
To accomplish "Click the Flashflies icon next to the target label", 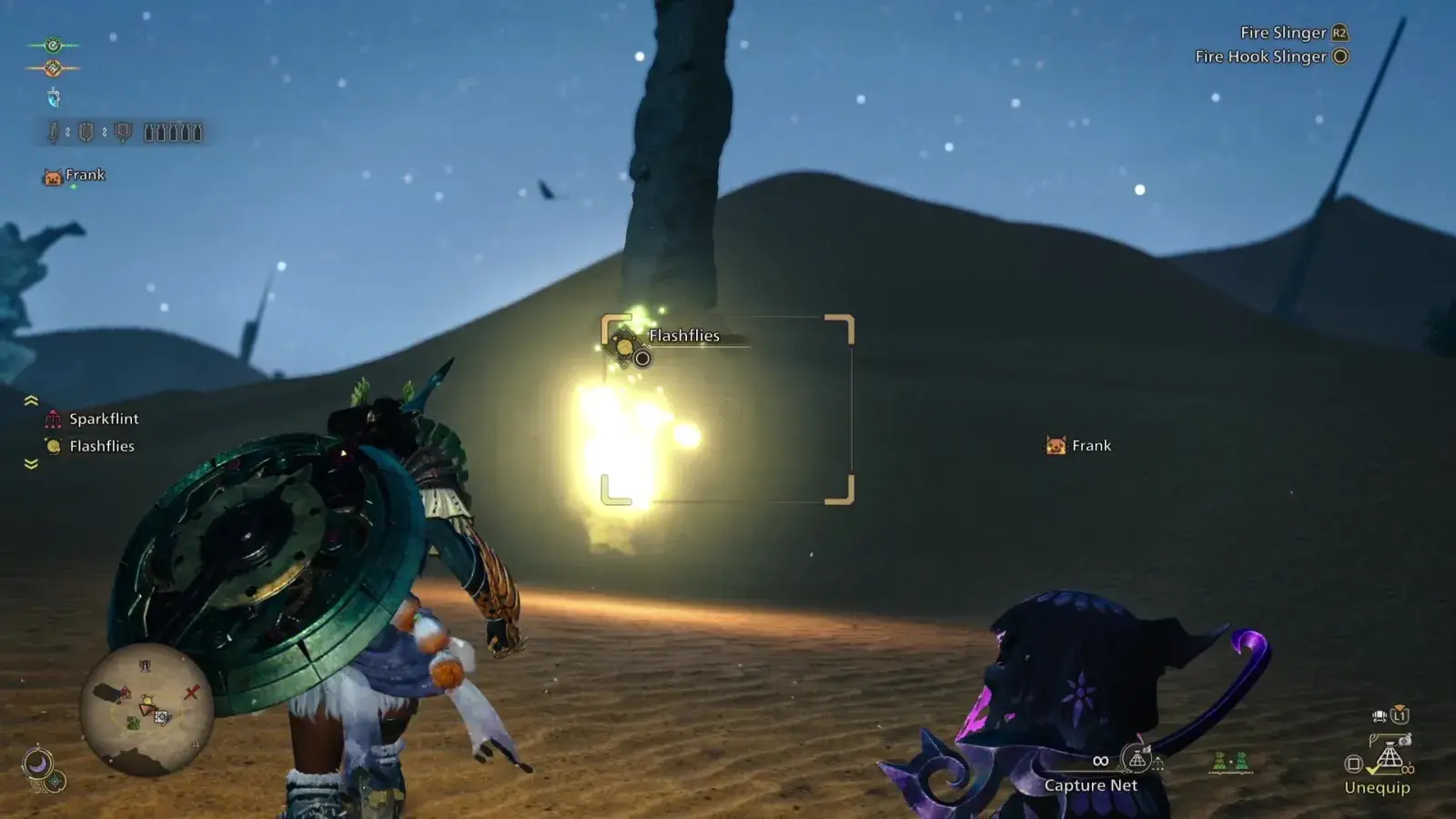I will 624,346.
